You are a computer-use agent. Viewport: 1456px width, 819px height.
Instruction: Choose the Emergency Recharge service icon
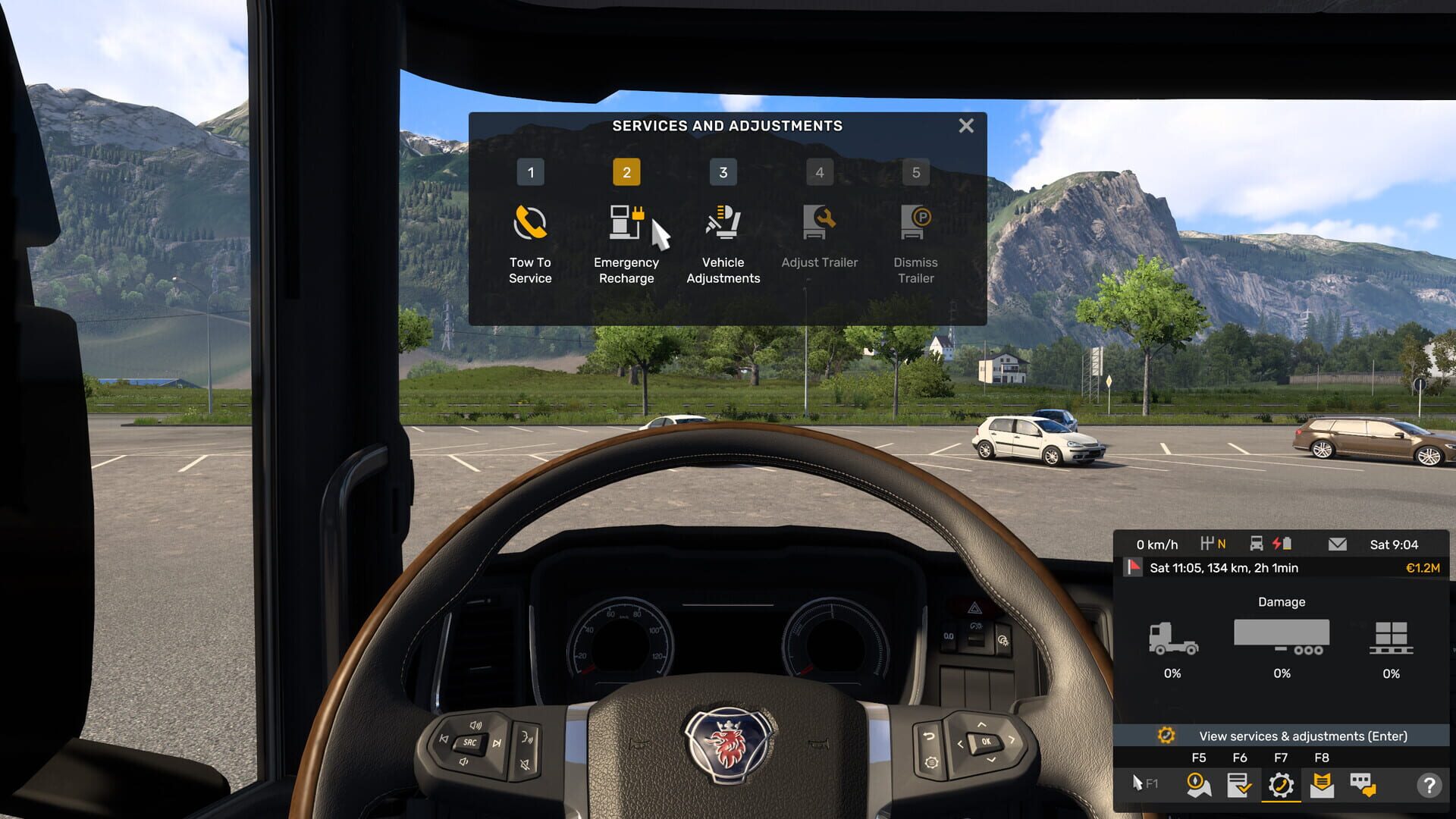pos(626,221)
